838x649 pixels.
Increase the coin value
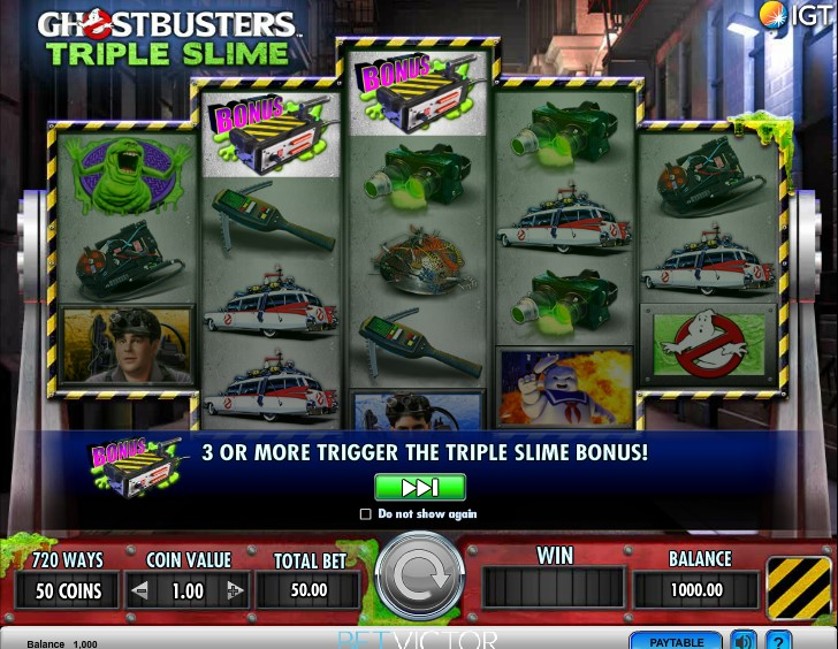pyautogui.click(x=235, y=591)
